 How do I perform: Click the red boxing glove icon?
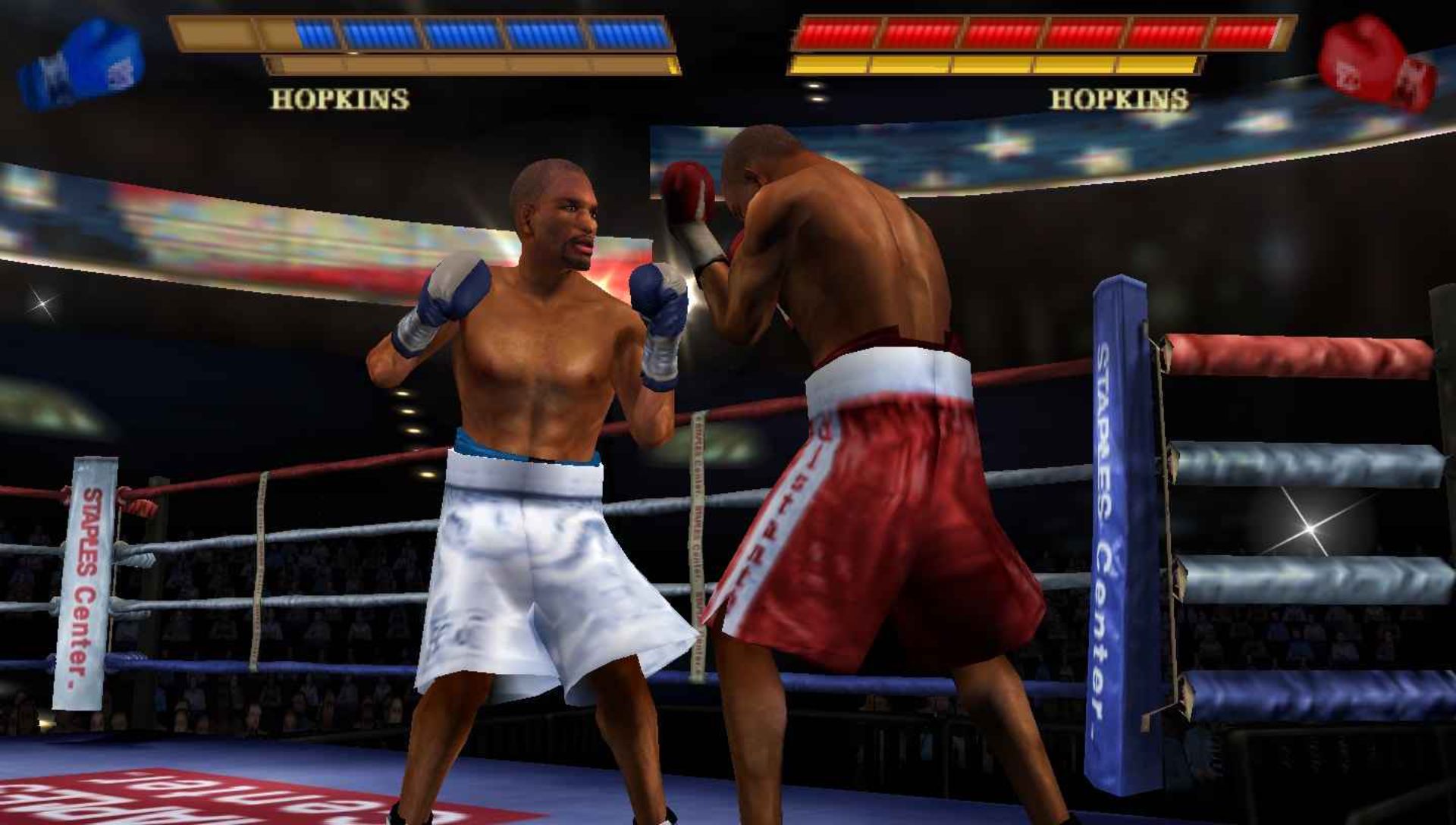(x=1376, y=64)
